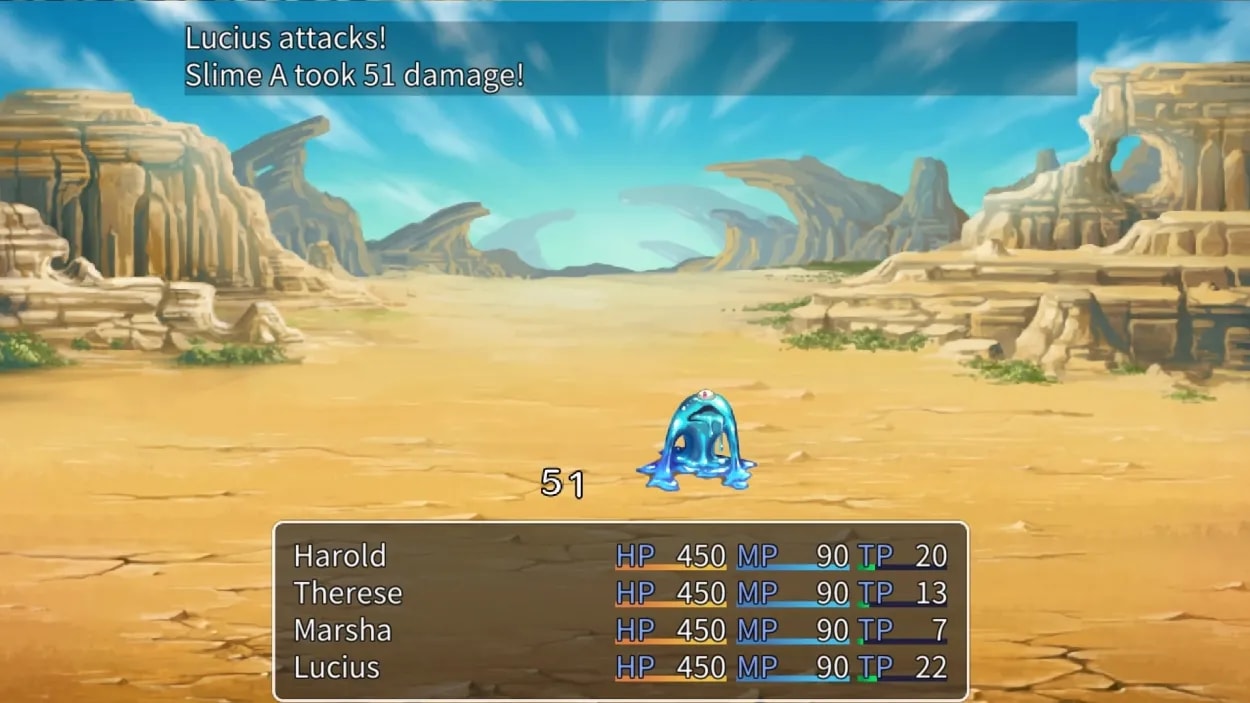Pick Lucius from the party list

coord(337,667)
